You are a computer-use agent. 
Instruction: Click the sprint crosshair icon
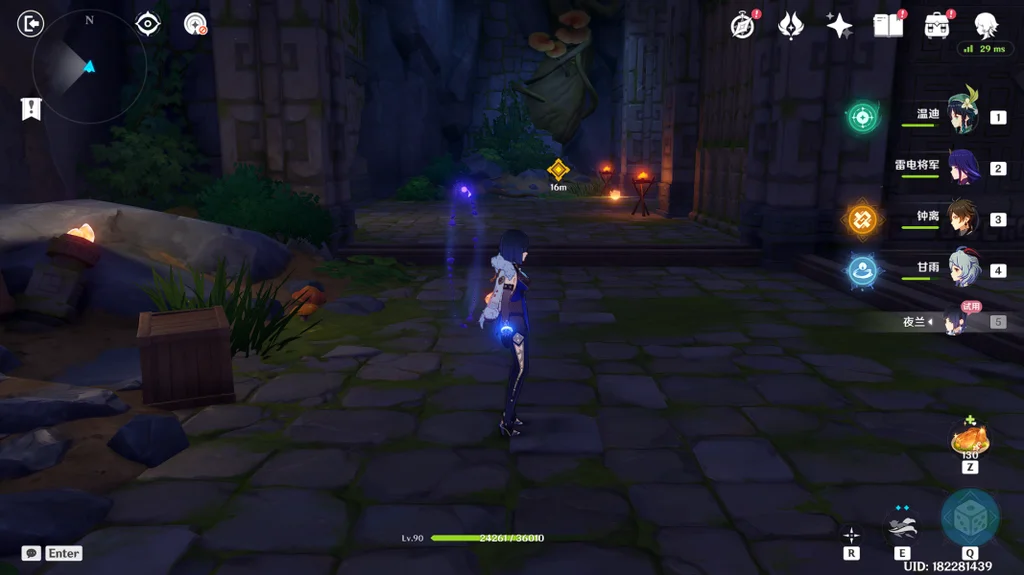tap(851, 535)
